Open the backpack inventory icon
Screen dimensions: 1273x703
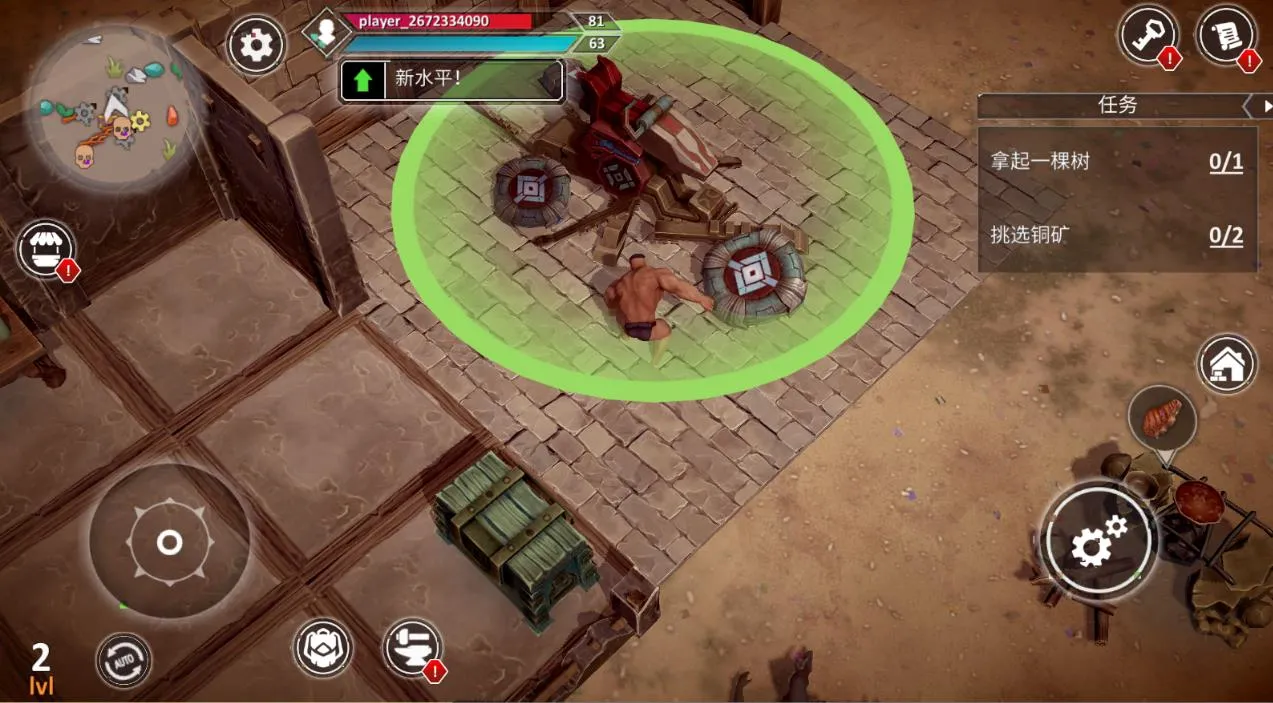pyautogui.click(x=322, y=647)
